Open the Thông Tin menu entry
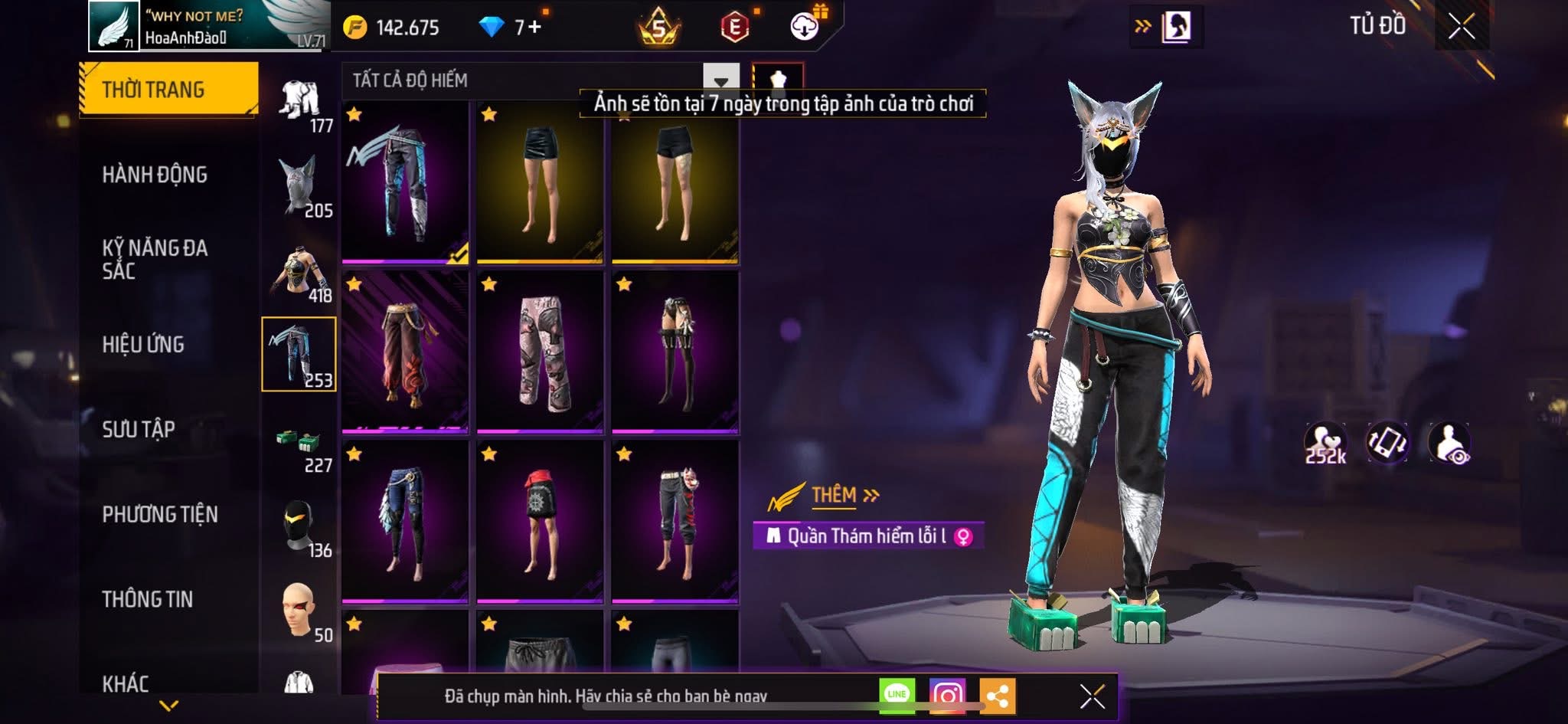The image size is (1568, 724). click(x=148, y=599)
